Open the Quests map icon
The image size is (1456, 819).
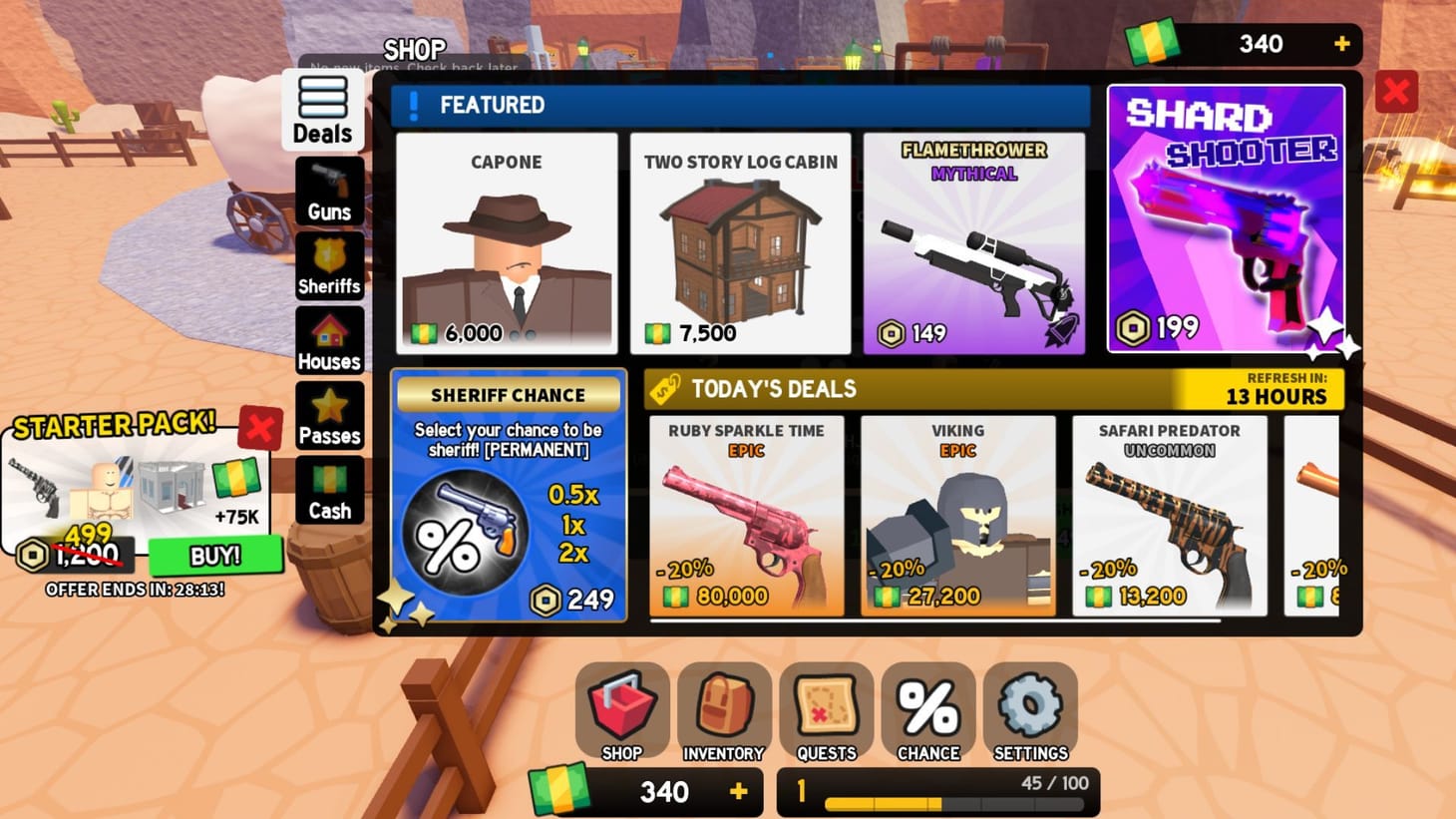pyautogui.click(x=826, y=710)
